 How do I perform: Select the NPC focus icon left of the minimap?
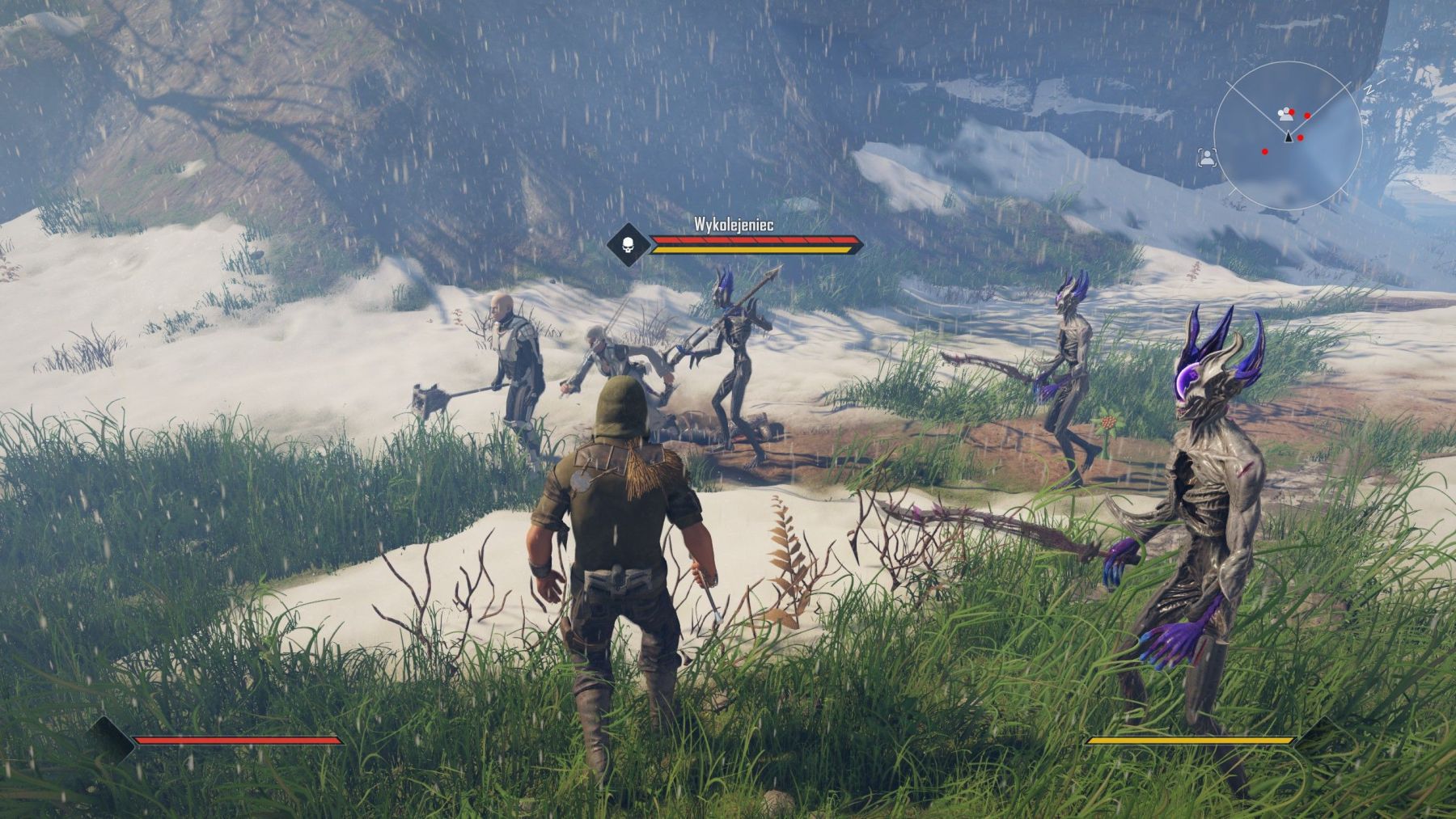pyautogui.click(x=1208, y=158)
